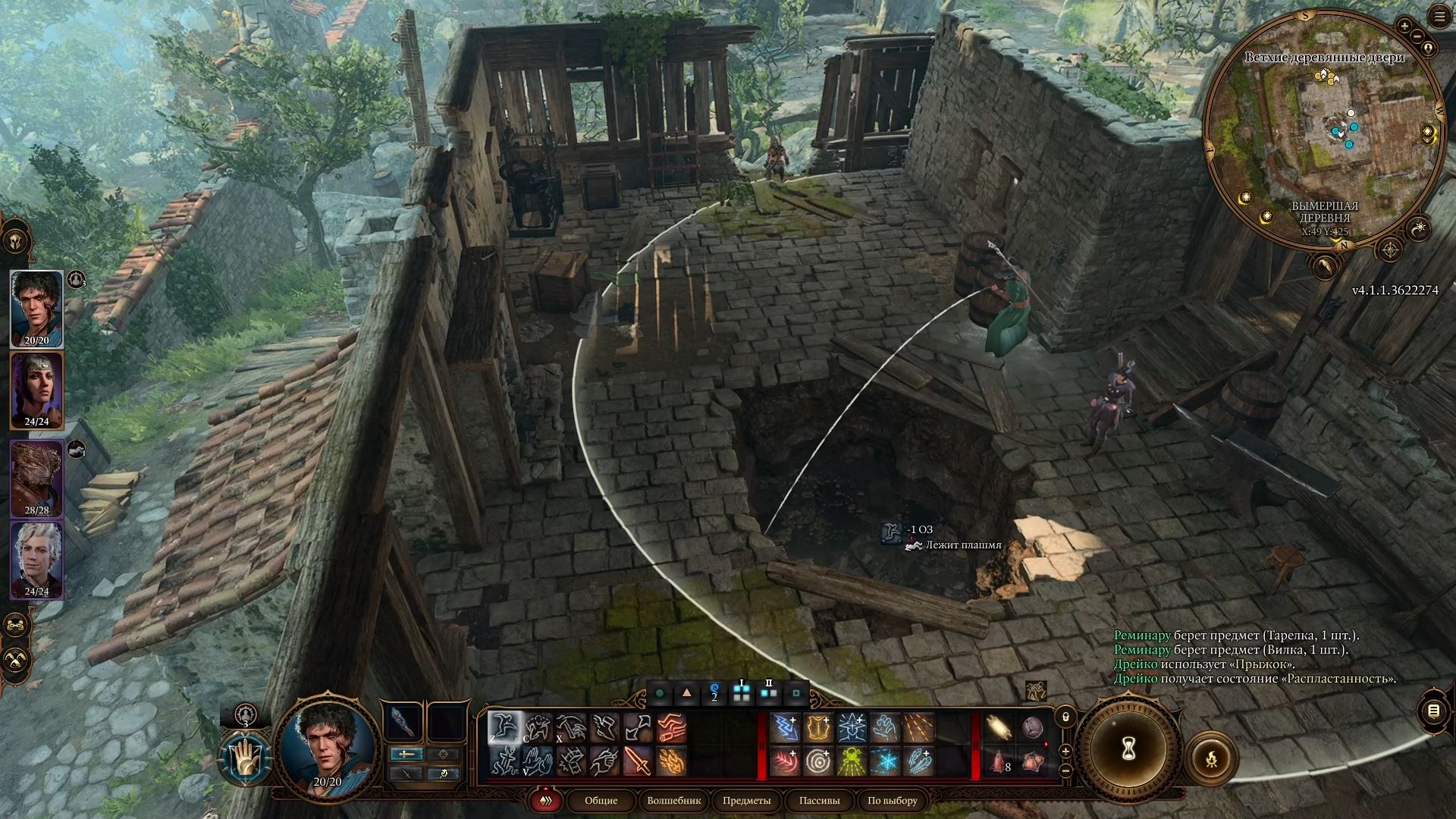Open the combat log button
The width and height of the screenshot is (1456, 819).
1432,711
